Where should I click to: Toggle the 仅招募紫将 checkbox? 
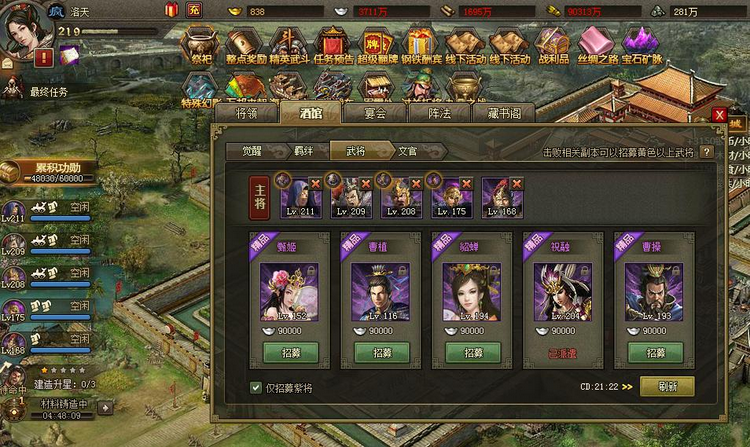256,387
